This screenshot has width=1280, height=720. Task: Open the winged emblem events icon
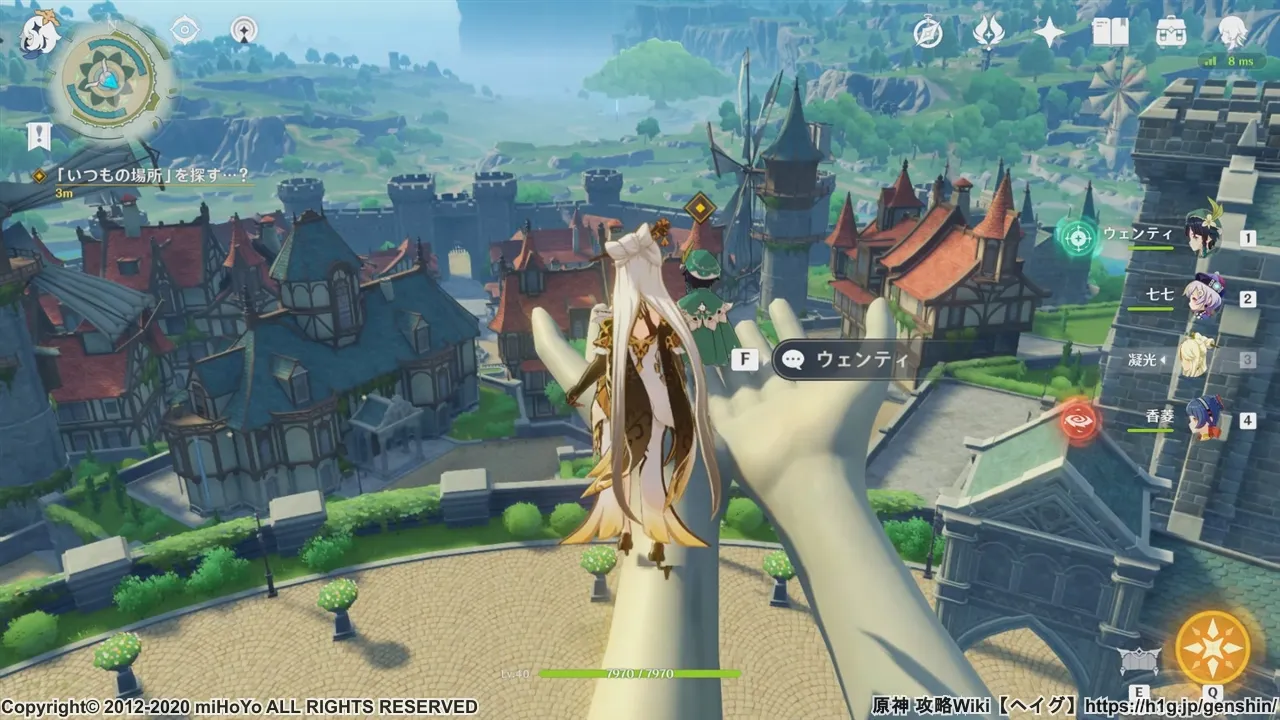988,33
